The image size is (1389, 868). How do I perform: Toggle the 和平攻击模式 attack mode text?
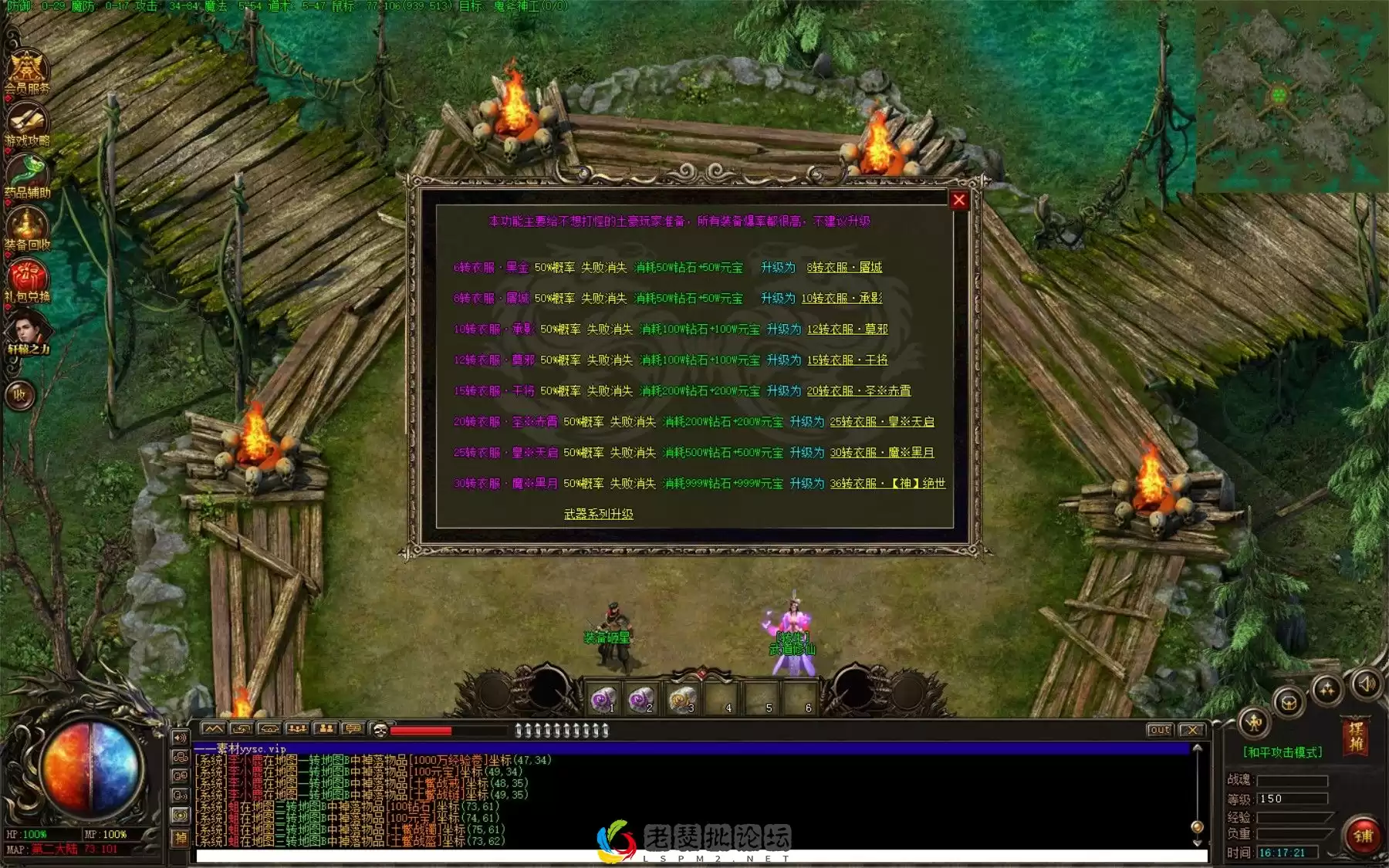[1283, 752]
